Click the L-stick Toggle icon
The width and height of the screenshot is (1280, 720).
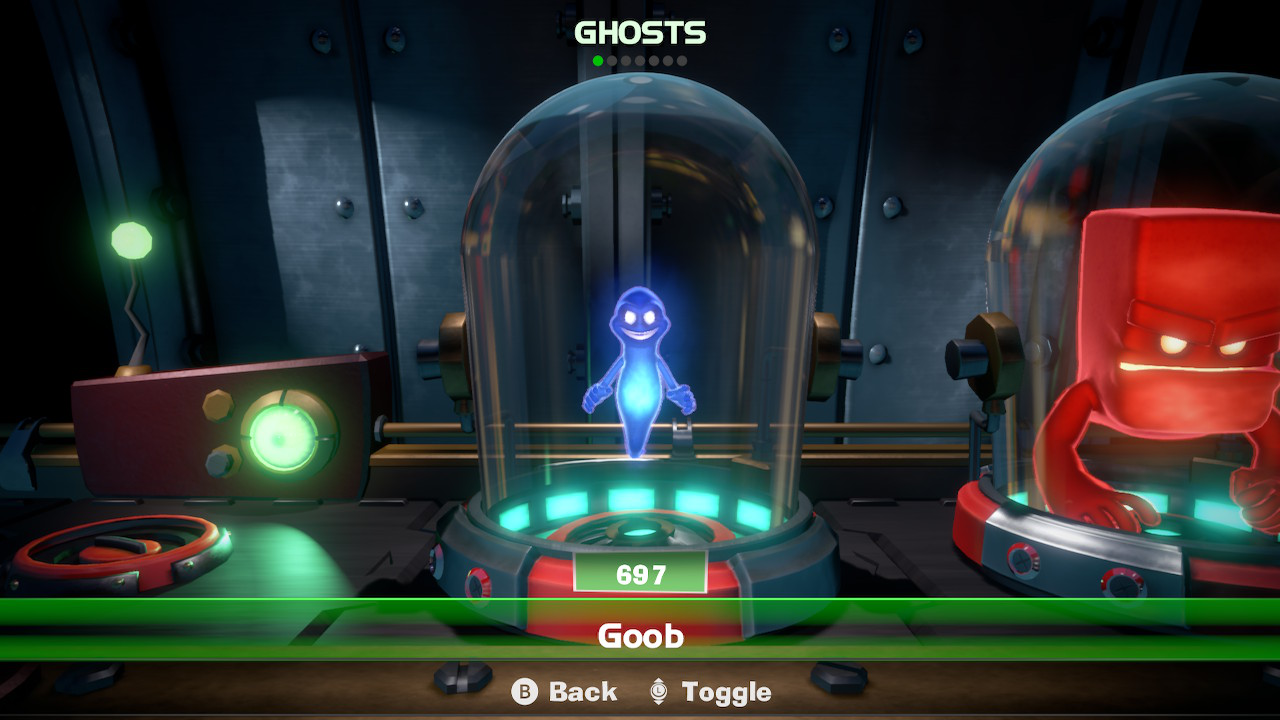pos(659,691)
